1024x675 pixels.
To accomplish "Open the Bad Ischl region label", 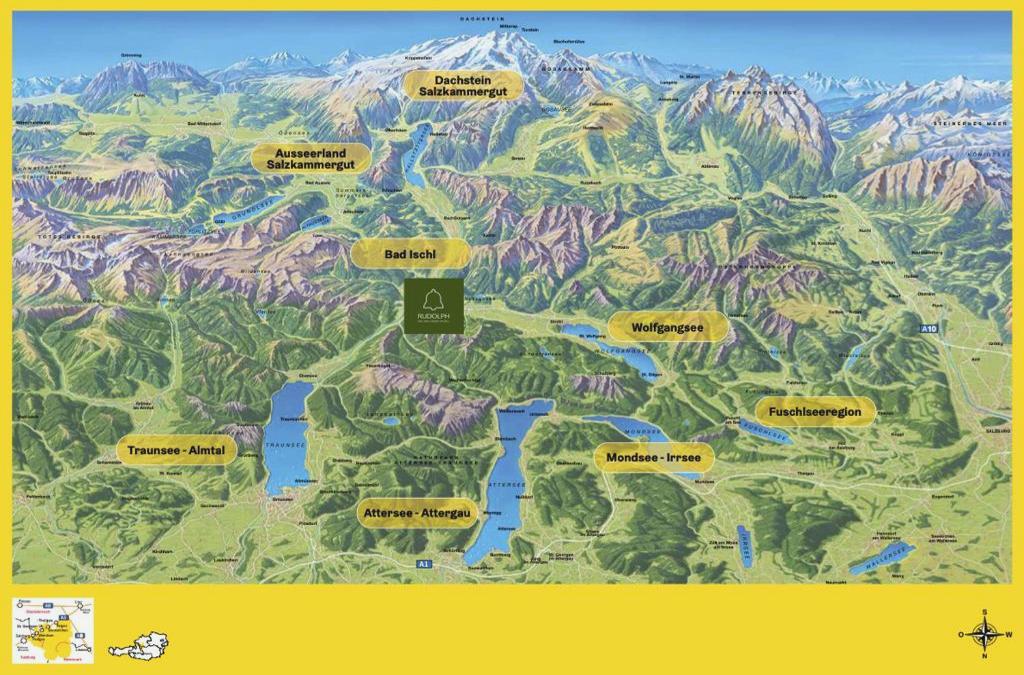I will pyautogui.click(x=411, y=254).
